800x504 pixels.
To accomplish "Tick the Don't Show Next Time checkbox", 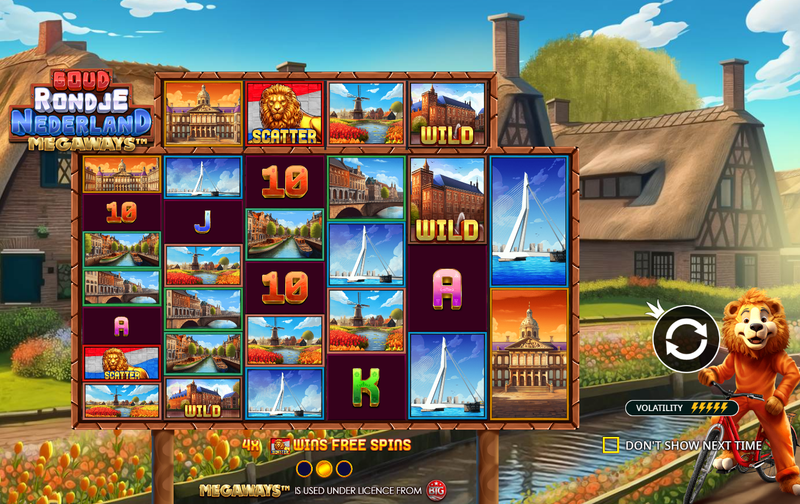I will click(611, 445).
